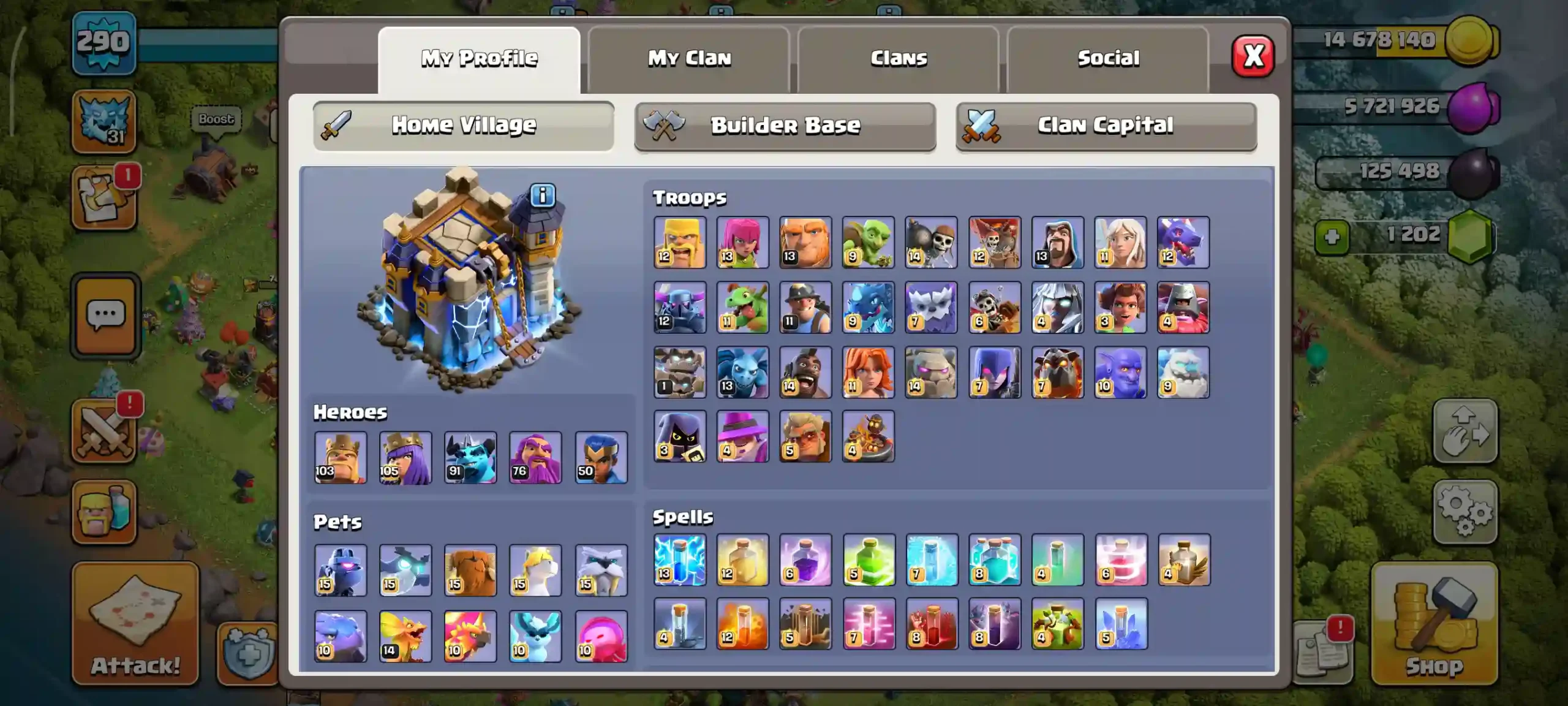
Task: View the Builder Base profile
Action: tap(786, 126)
